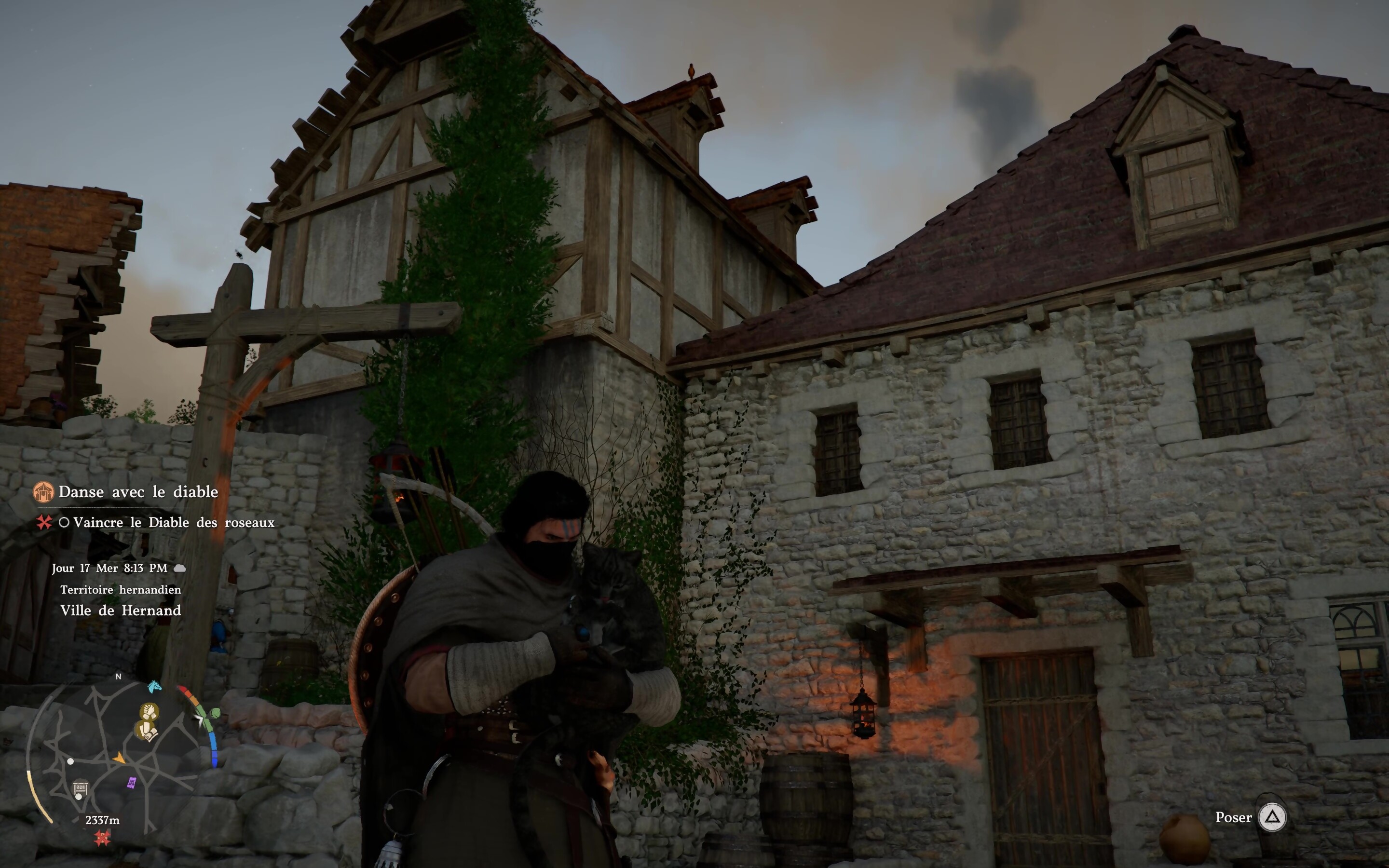Select the purple ticket marker on the minimap

pyautogui.click(x=132, y=783)
